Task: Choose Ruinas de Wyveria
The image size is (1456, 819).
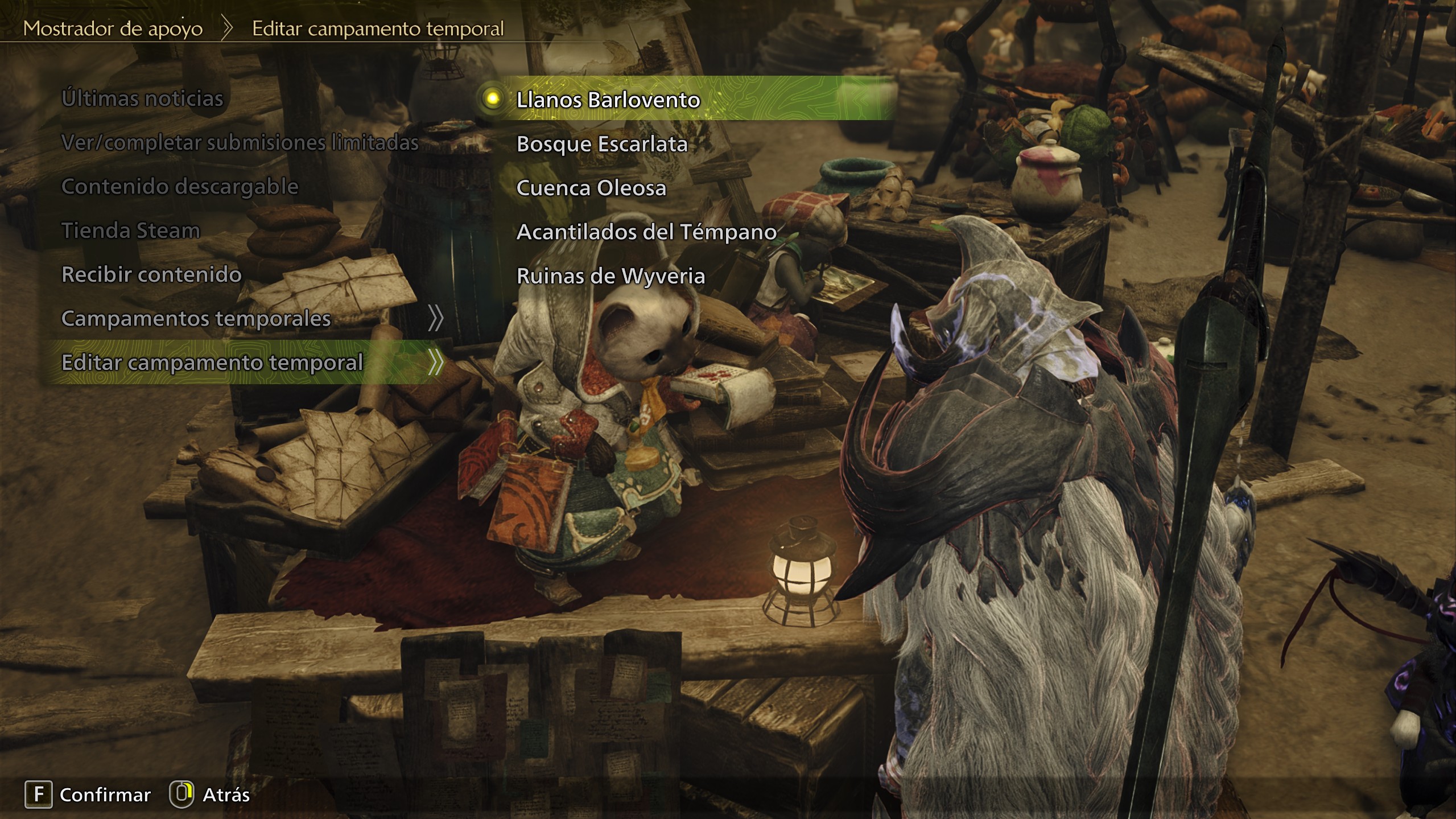Action: pyautogui.click(x=611, y=276)
